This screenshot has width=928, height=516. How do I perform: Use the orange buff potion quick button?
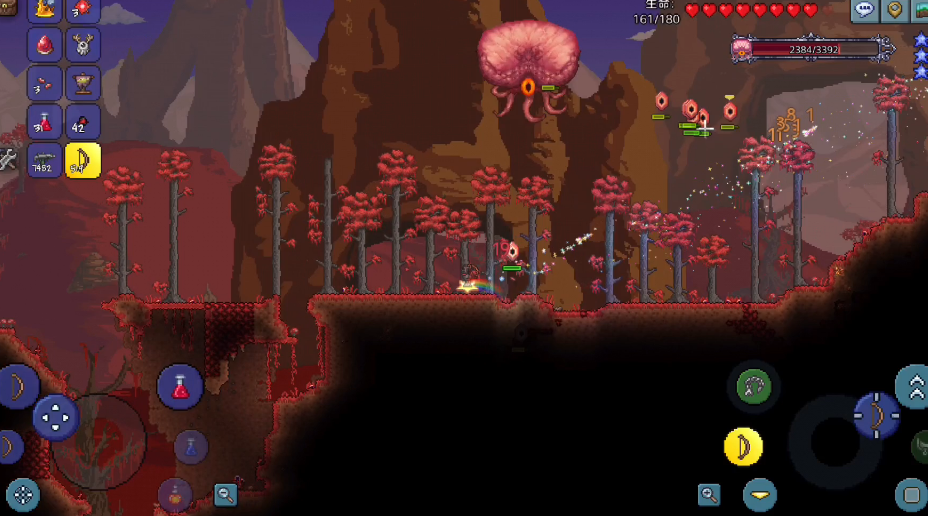176,494
